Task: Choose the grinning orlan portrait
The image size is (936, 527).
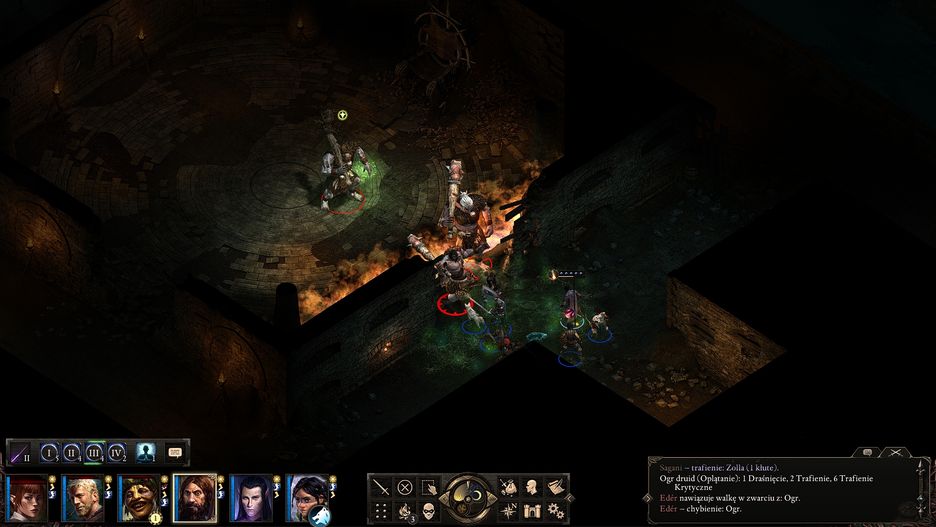Action: pyautogui.click(x=138, y=497)
